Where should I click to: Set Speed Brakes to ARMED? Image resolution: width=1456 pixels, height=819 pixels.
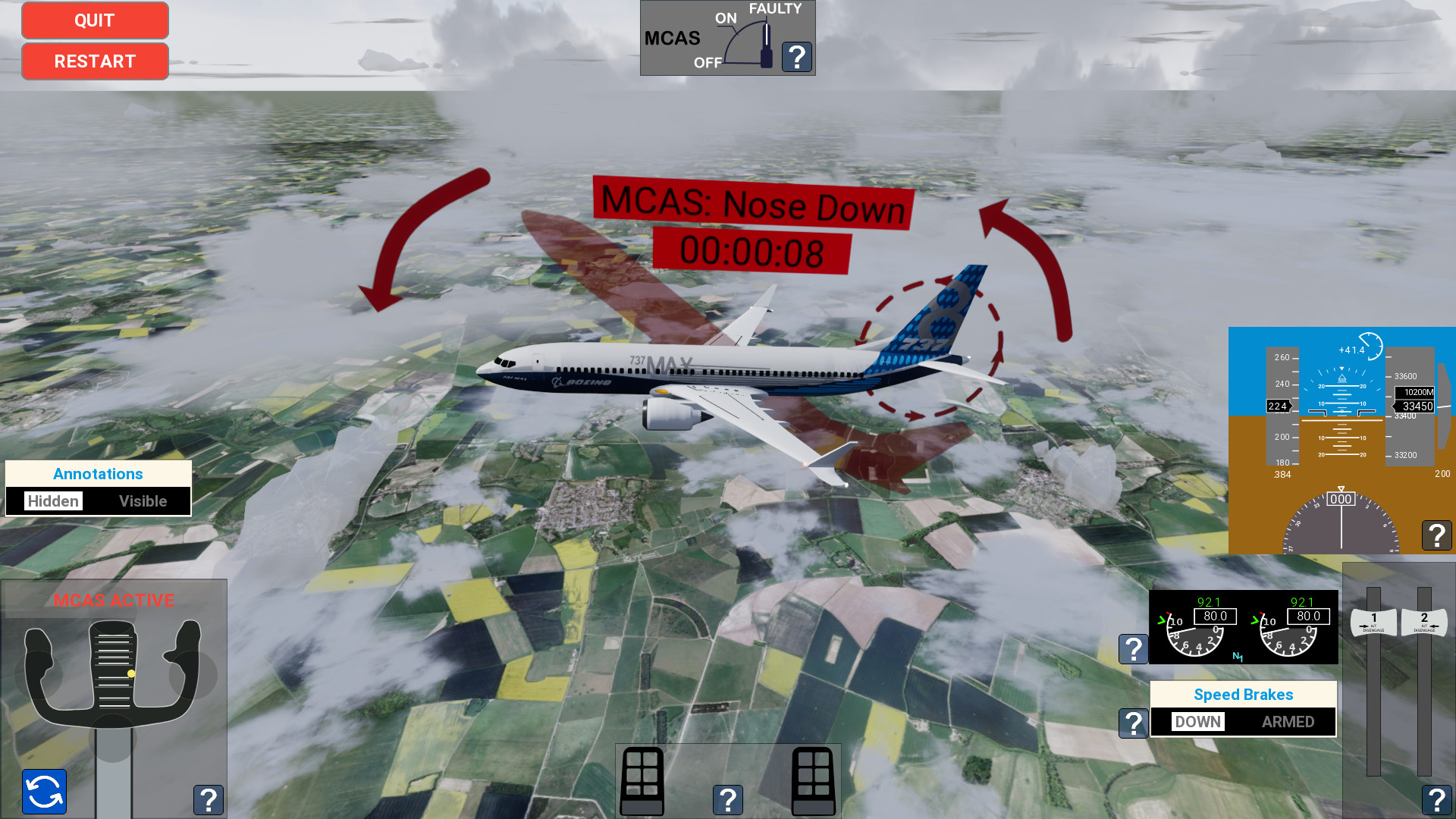[1288, 721]
